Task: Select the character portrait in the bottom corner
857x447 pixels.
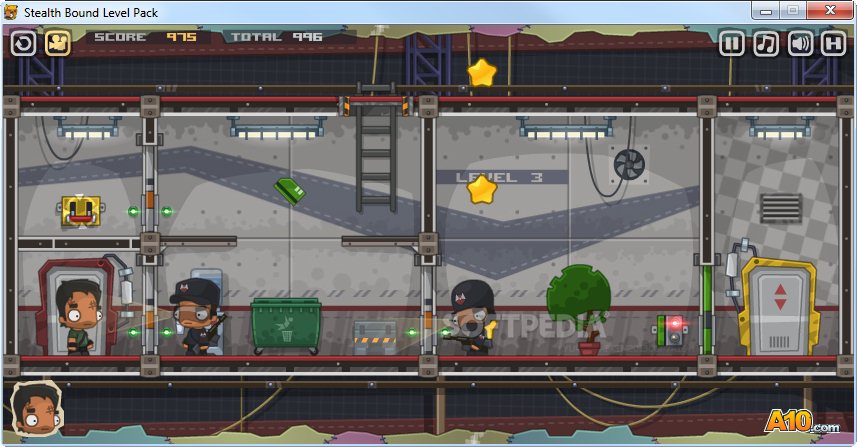Action: (x=32, y=408)
